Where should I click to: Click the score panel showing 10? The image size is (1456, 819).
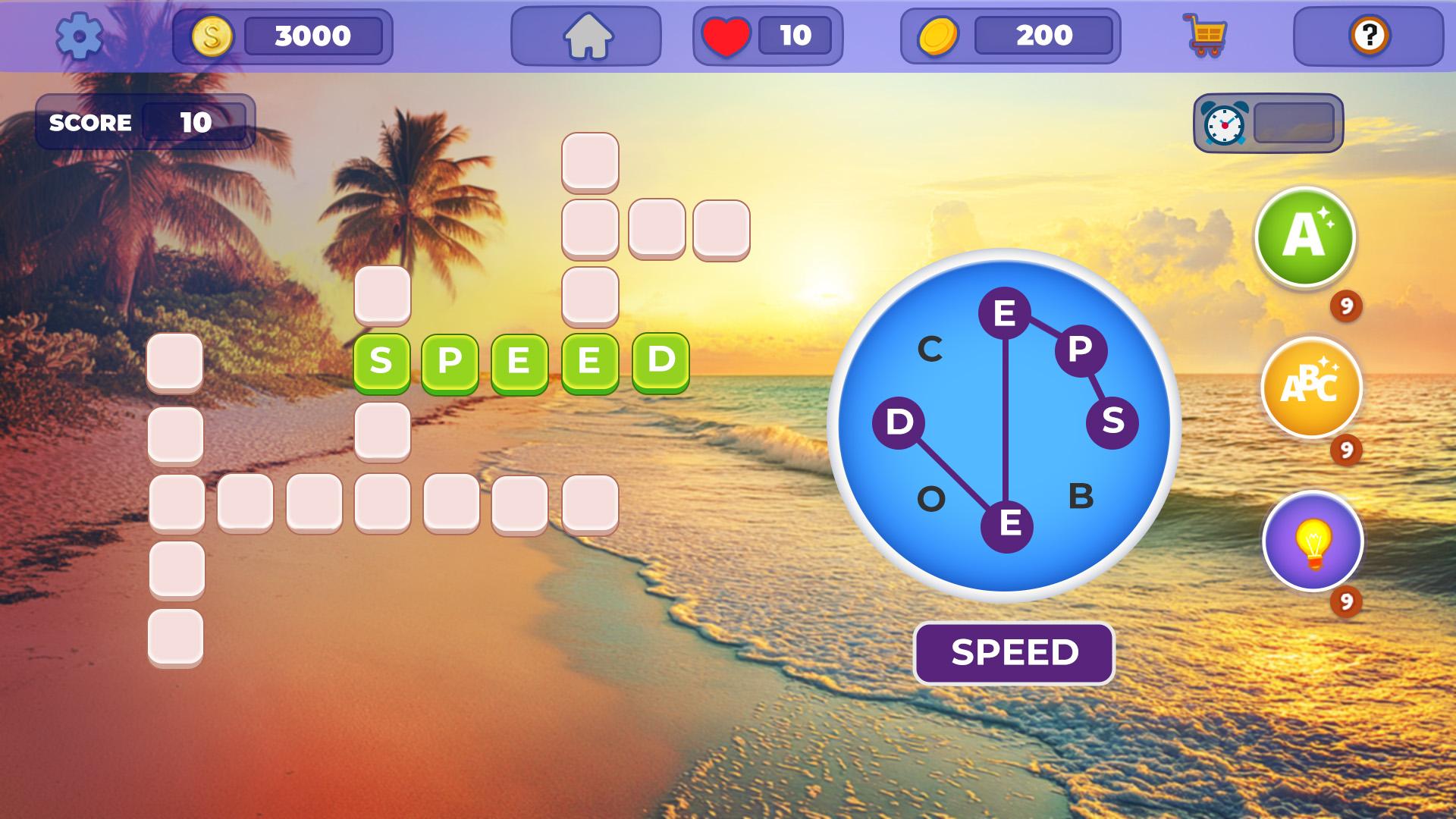[x=146, y=121]
